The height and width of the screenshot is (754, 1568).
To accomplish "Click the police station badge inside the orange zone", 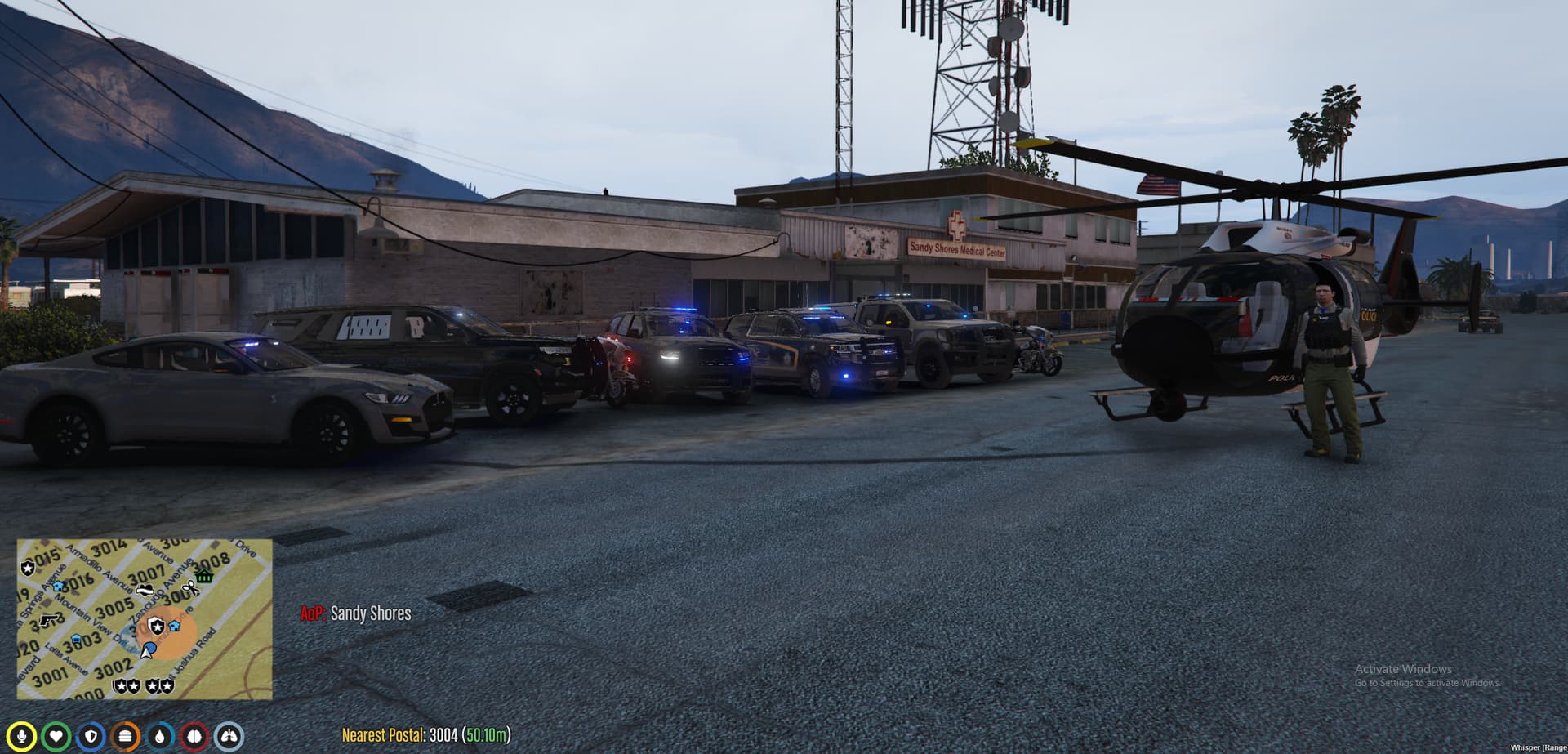I will click(x=156, y=627).
